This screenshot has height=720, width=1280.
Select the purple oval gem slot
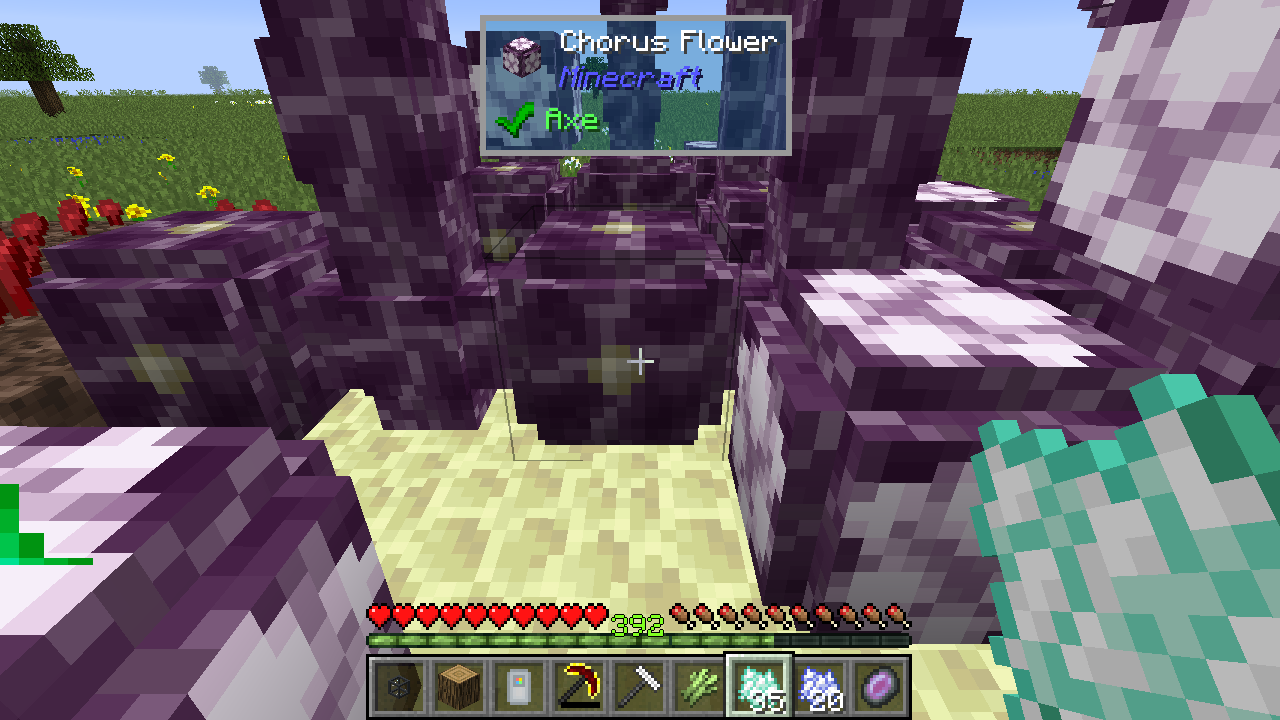coord(880,686)
